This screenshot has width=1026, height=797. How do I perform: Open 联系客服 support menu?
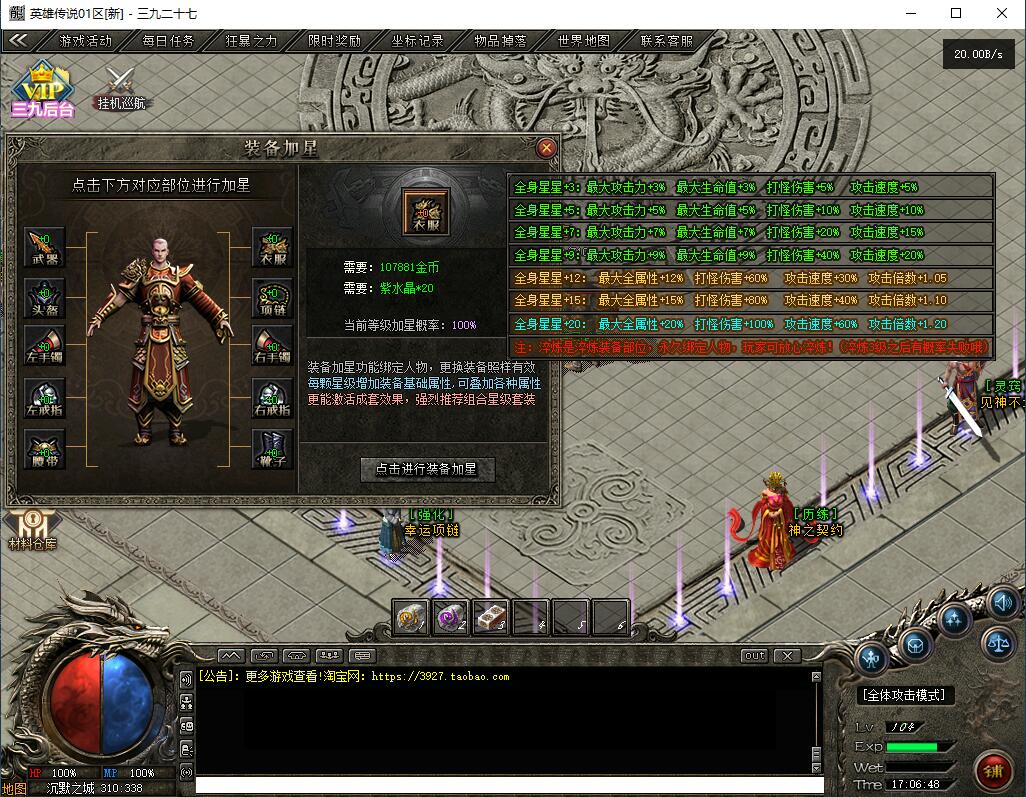pyautogui.click(x=666, y=41)
